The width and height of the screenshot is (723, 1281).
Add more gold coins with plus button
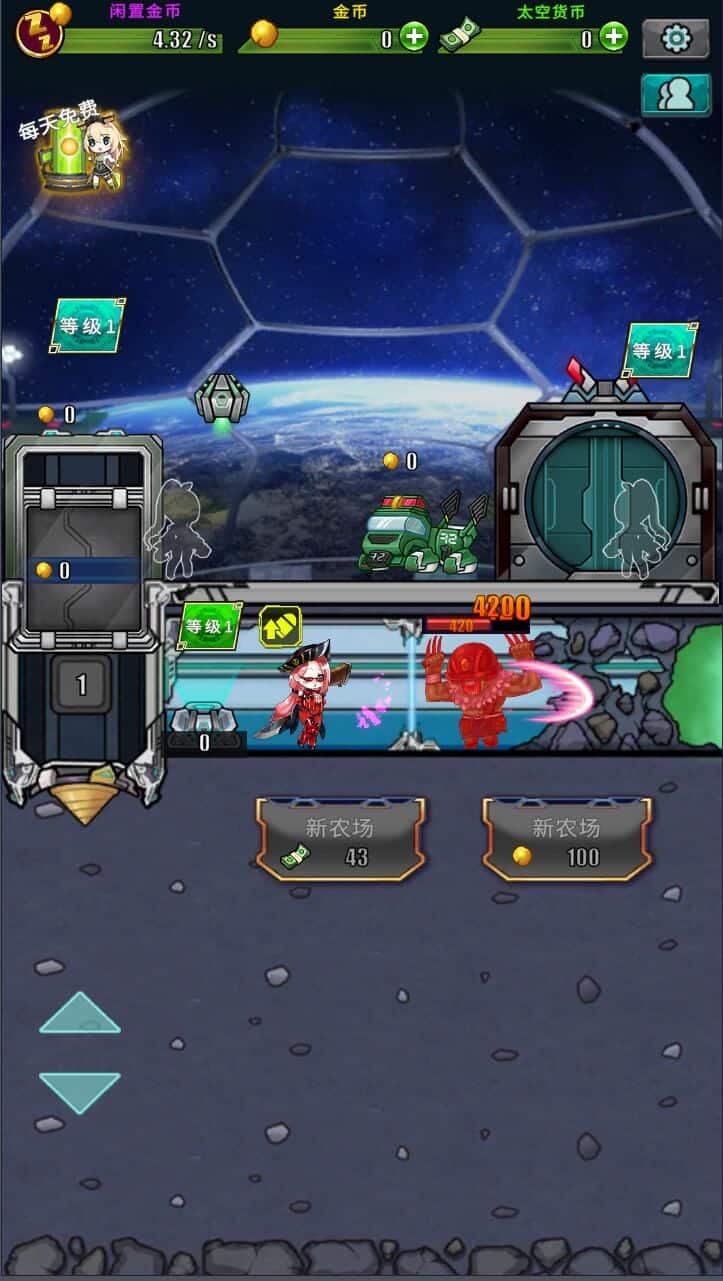pyautogui.click(x=414, y=38)
